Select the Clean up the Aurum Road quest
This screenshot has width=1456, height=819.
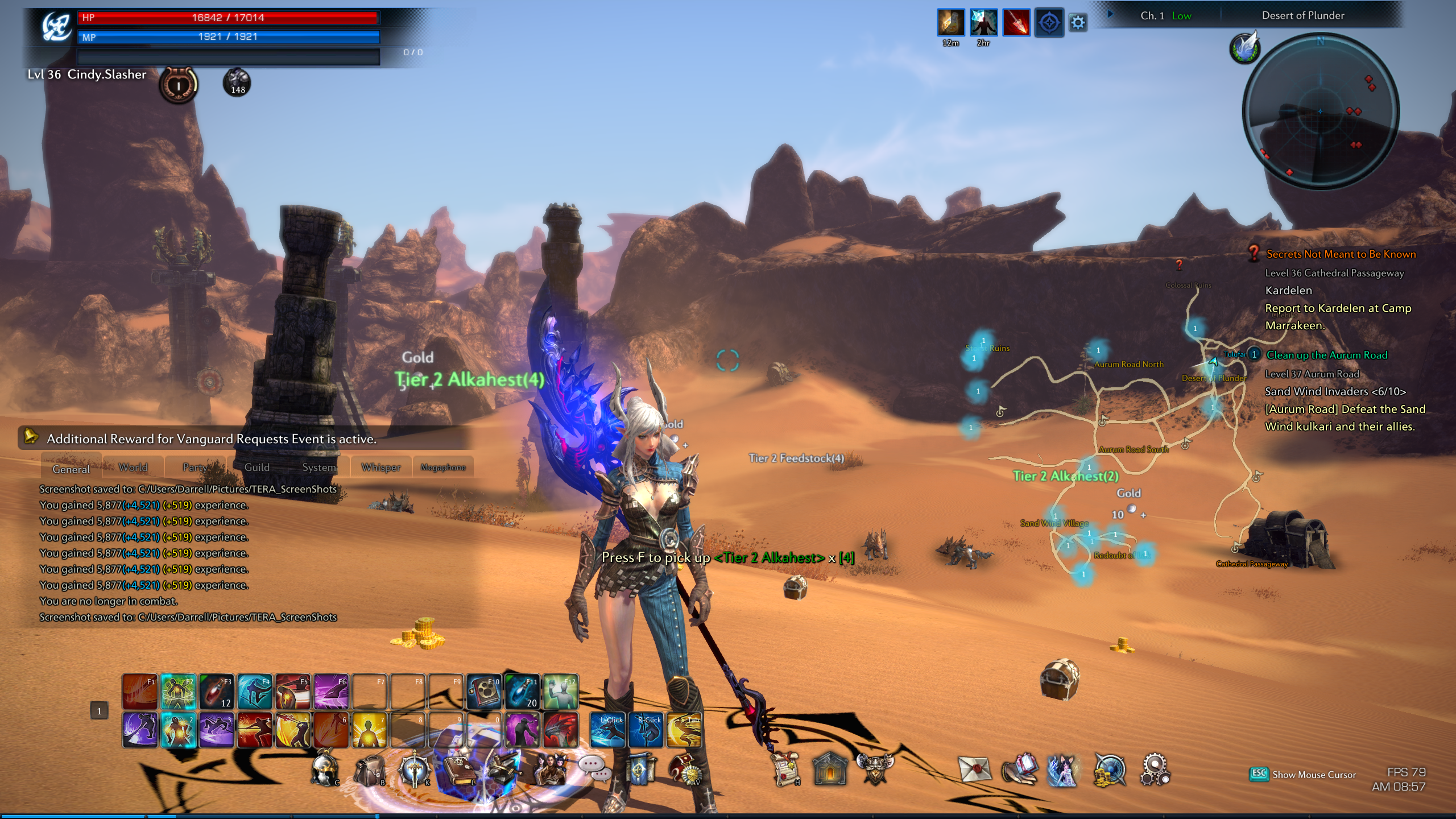(1326, 355)
